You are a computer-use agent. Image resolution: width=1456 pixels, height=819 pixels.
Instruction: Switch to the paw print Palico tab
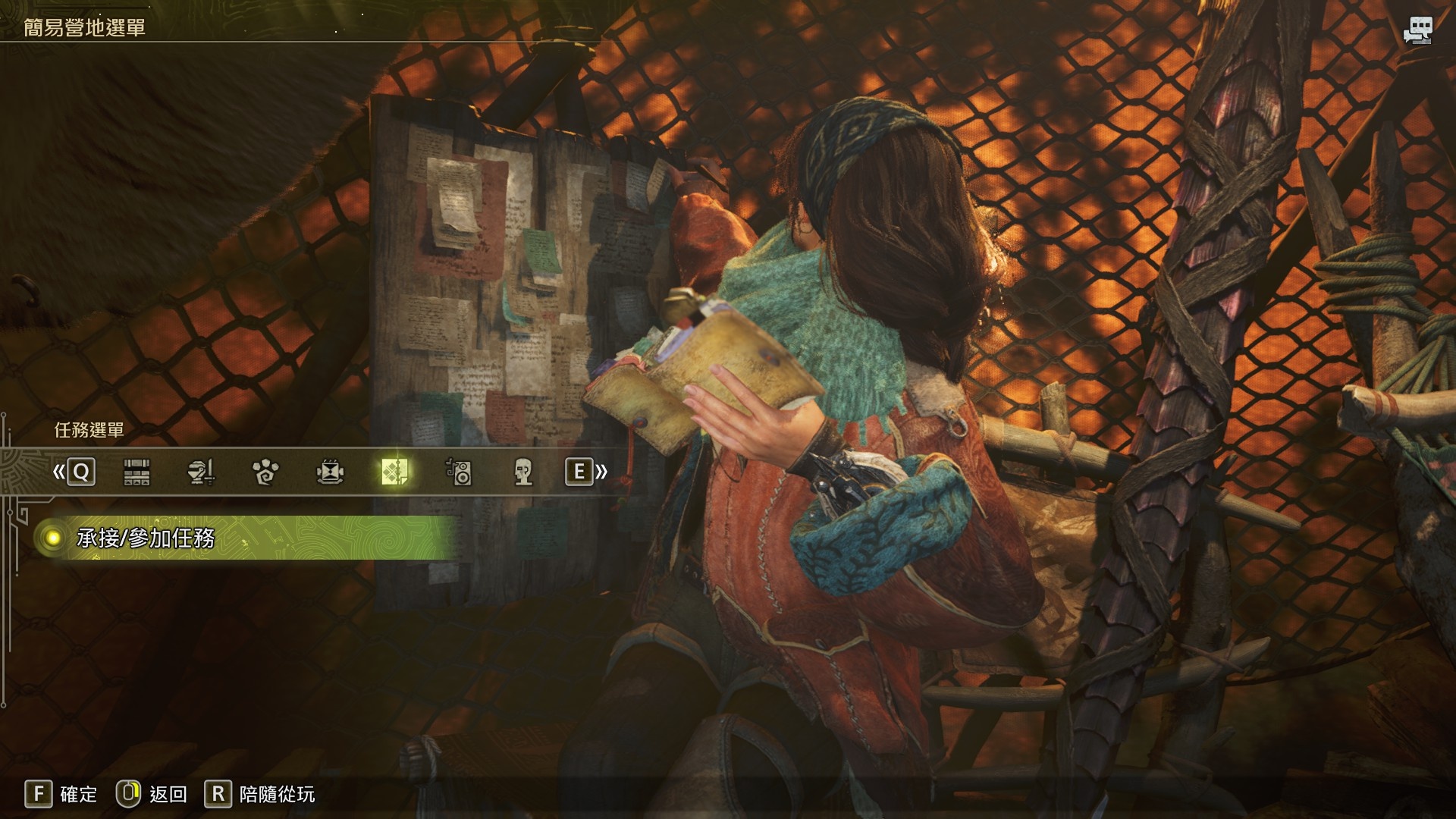click(x=265, y=472)
